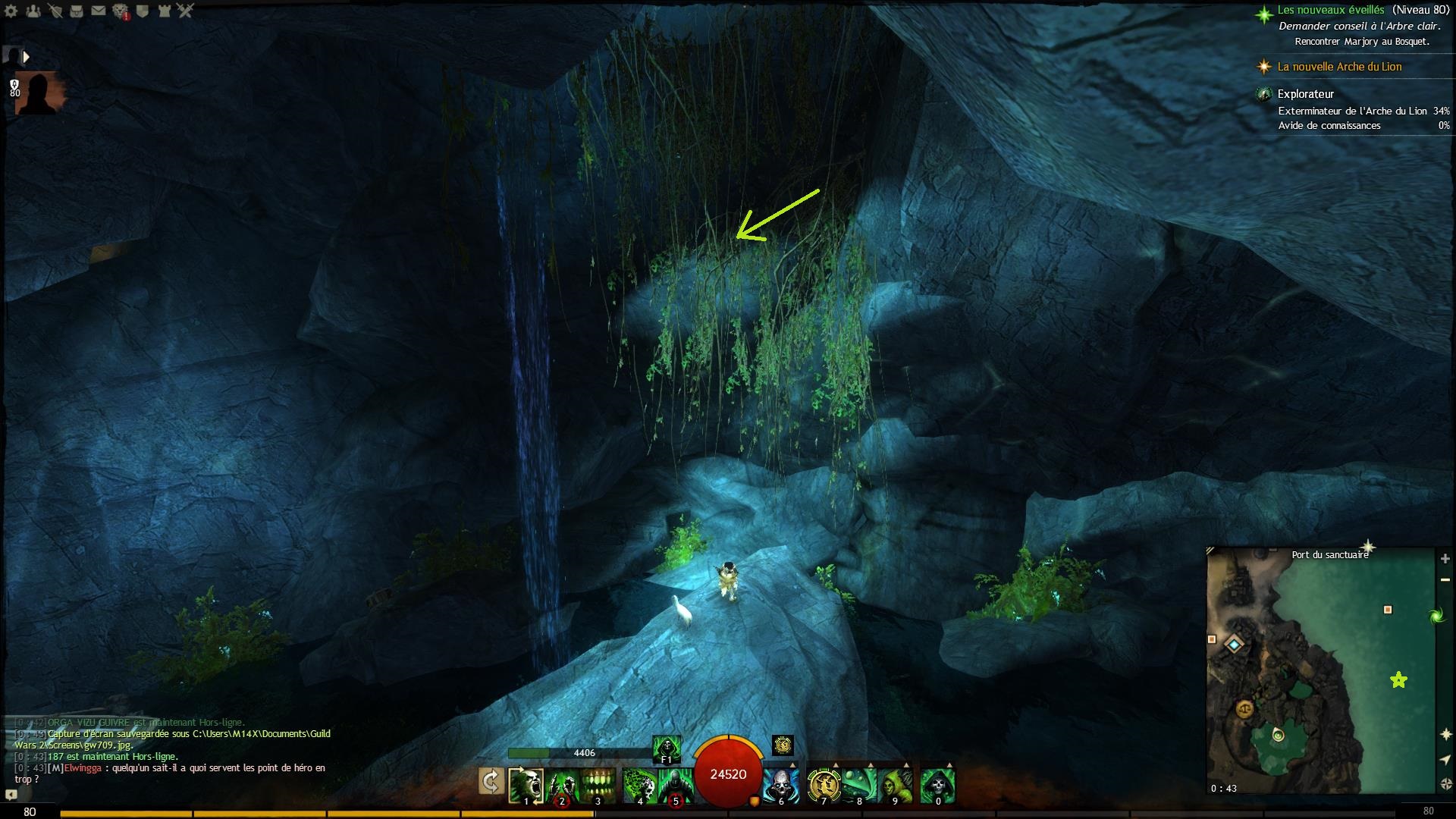The image size is (1456, 819).
Task: Open the Black Lion trading post icon
Action: point(121,11)
